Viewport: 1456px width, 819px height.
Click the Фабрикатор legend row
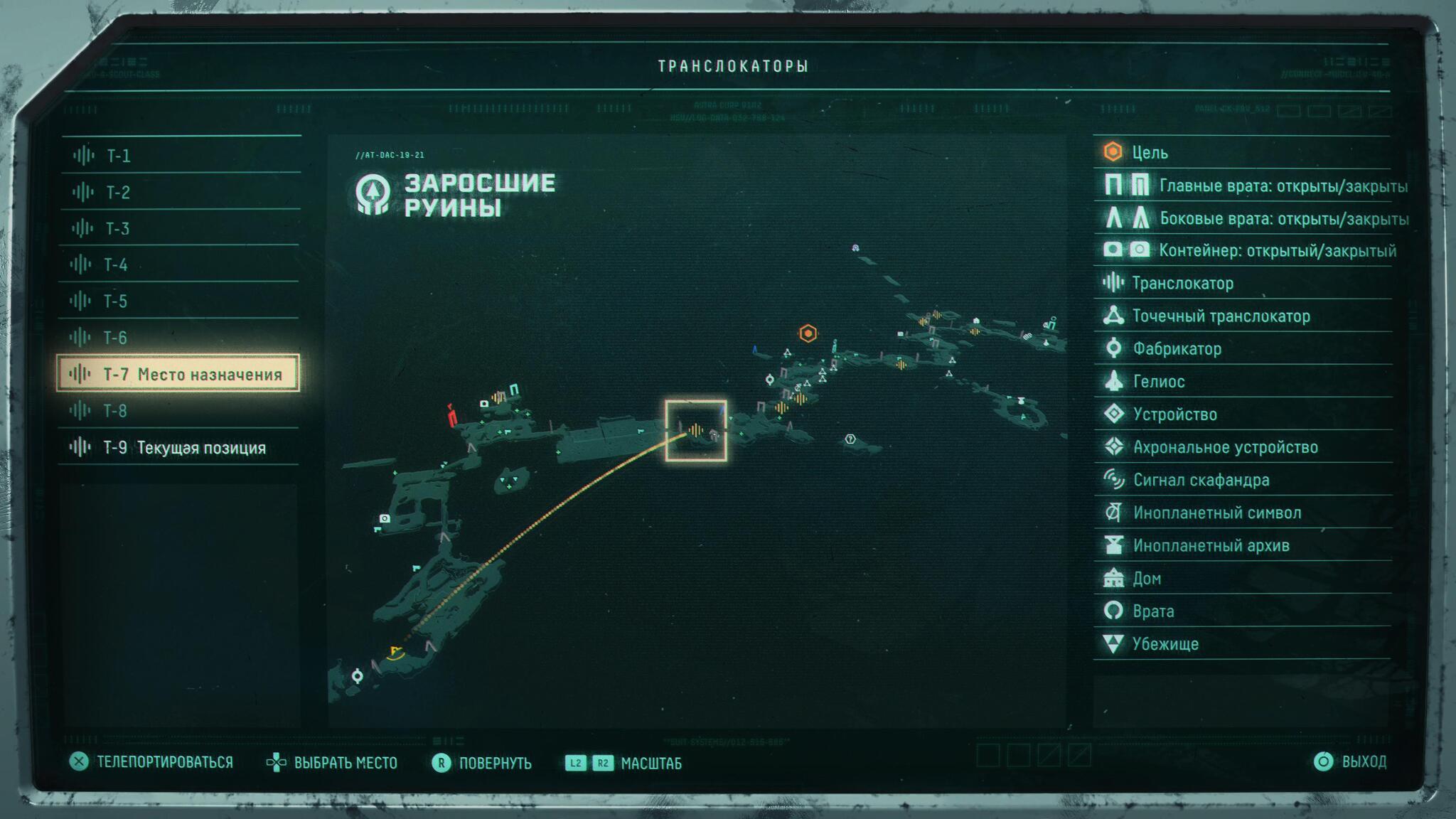[x=1177, y=348]
